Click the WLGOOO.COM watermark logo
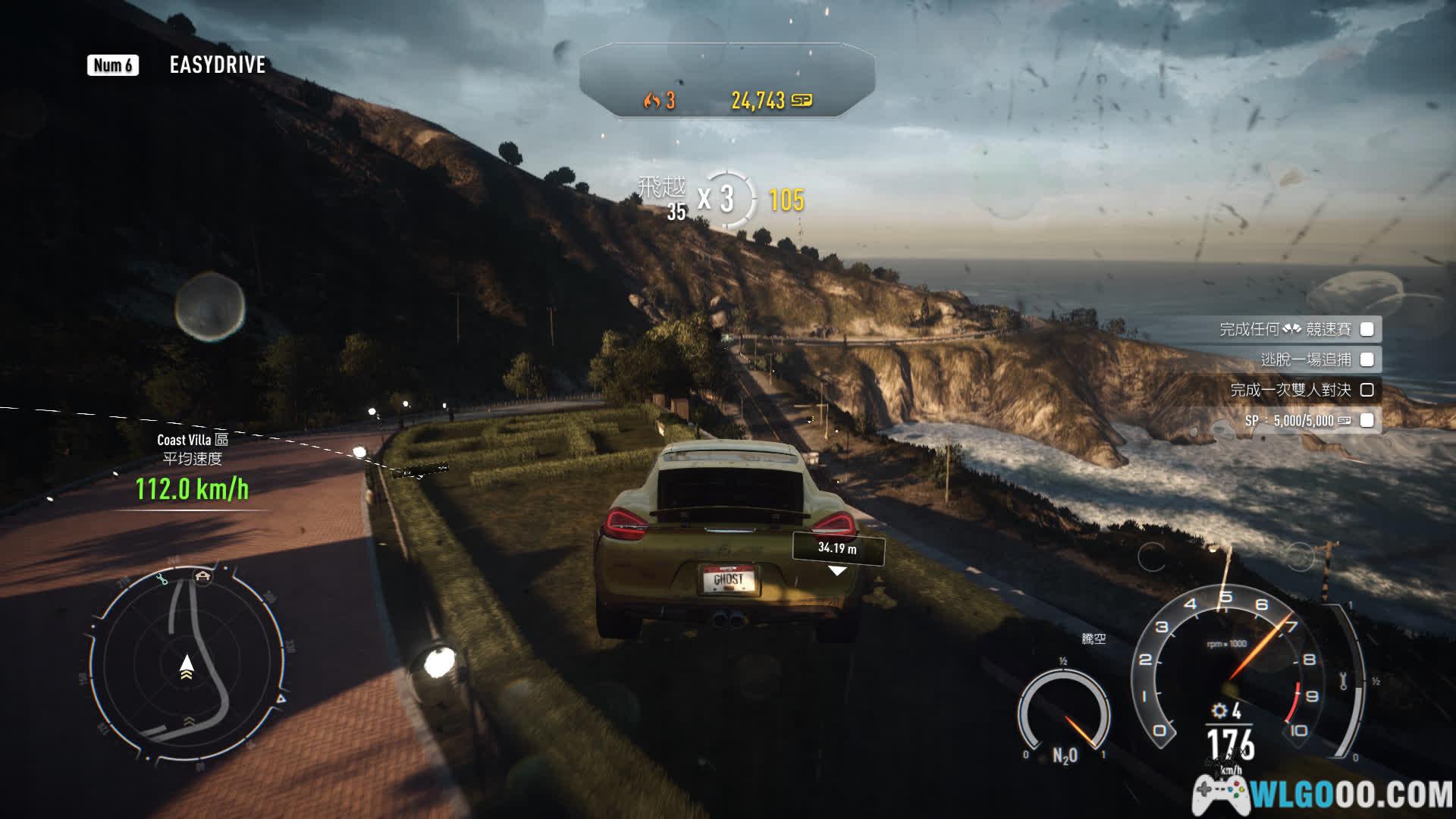This screenshot has height=819, width=1456. point(1323,794)
